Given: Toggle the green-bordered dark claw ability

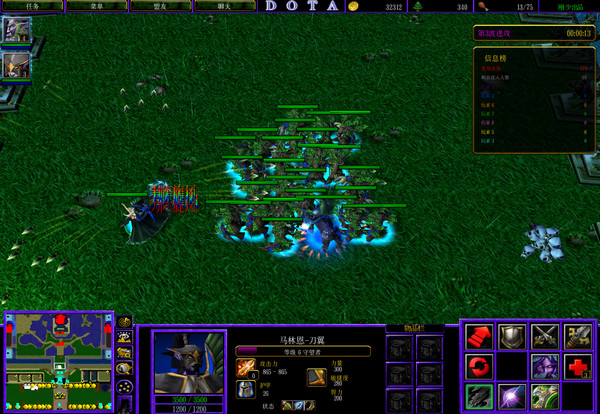Looking at the screenshot, I should 480,397.
